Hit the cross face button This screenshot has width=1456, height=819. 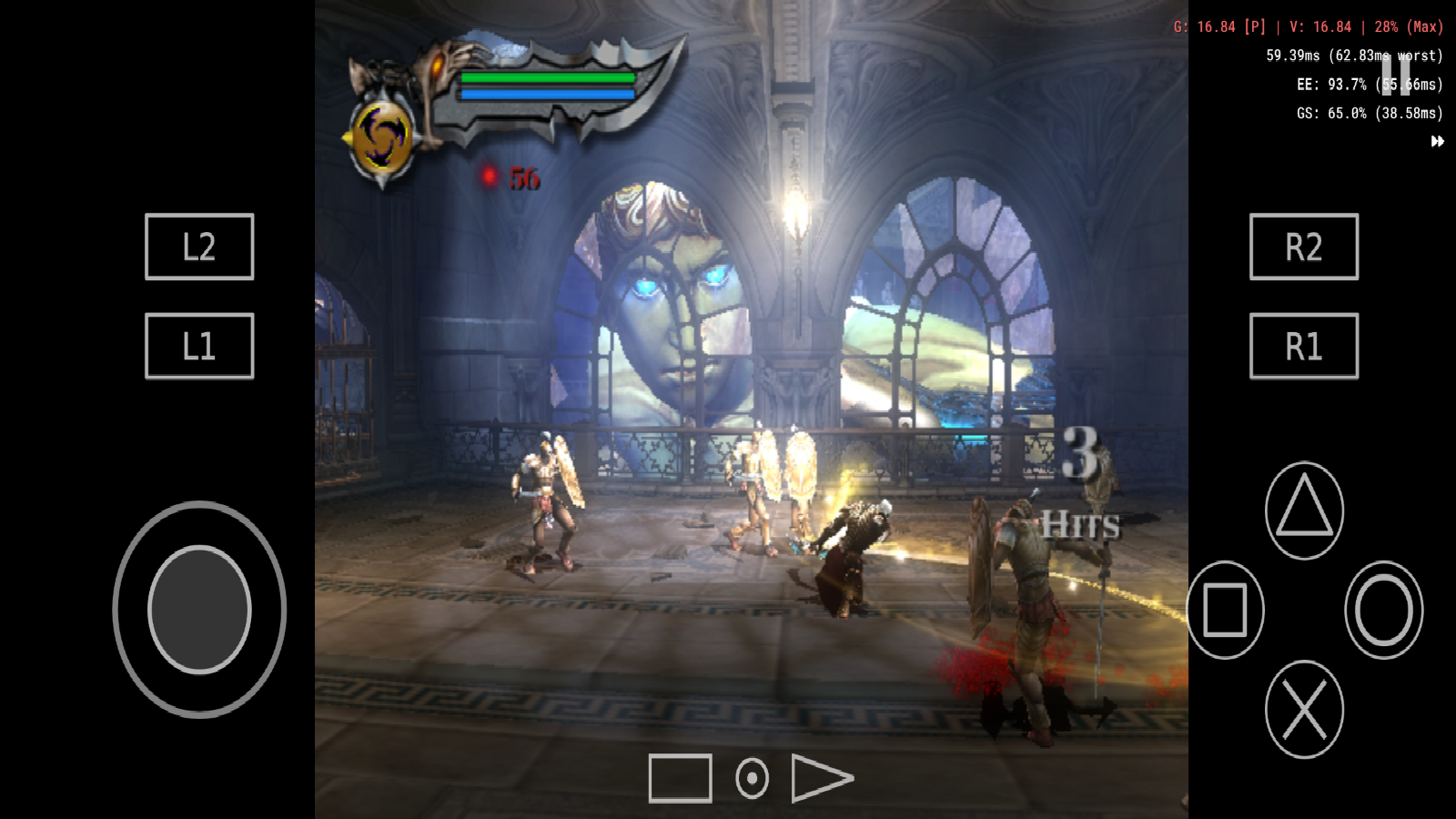click(1304, 709)
